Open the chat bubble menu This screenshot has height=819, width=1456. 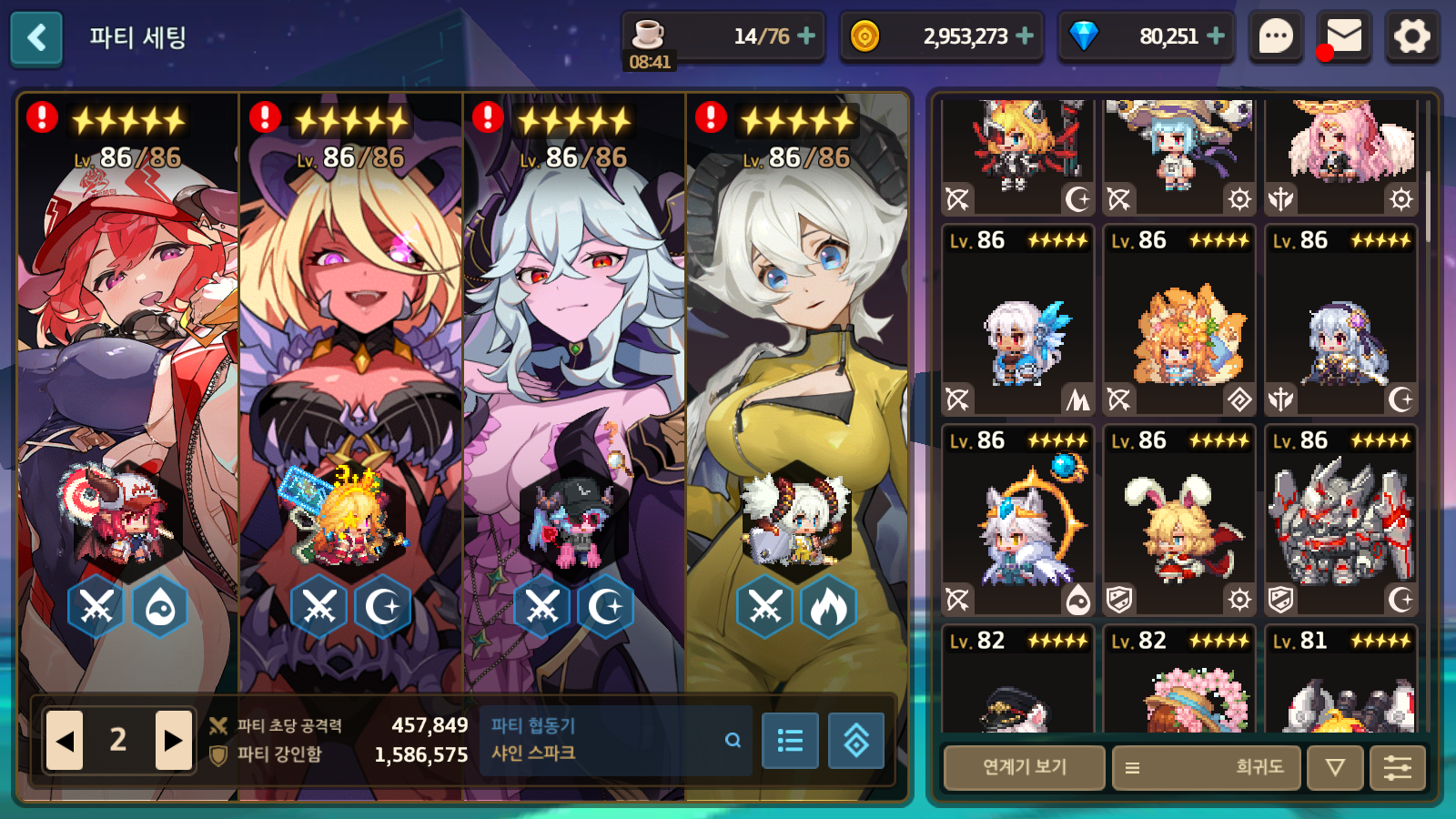1276,37
